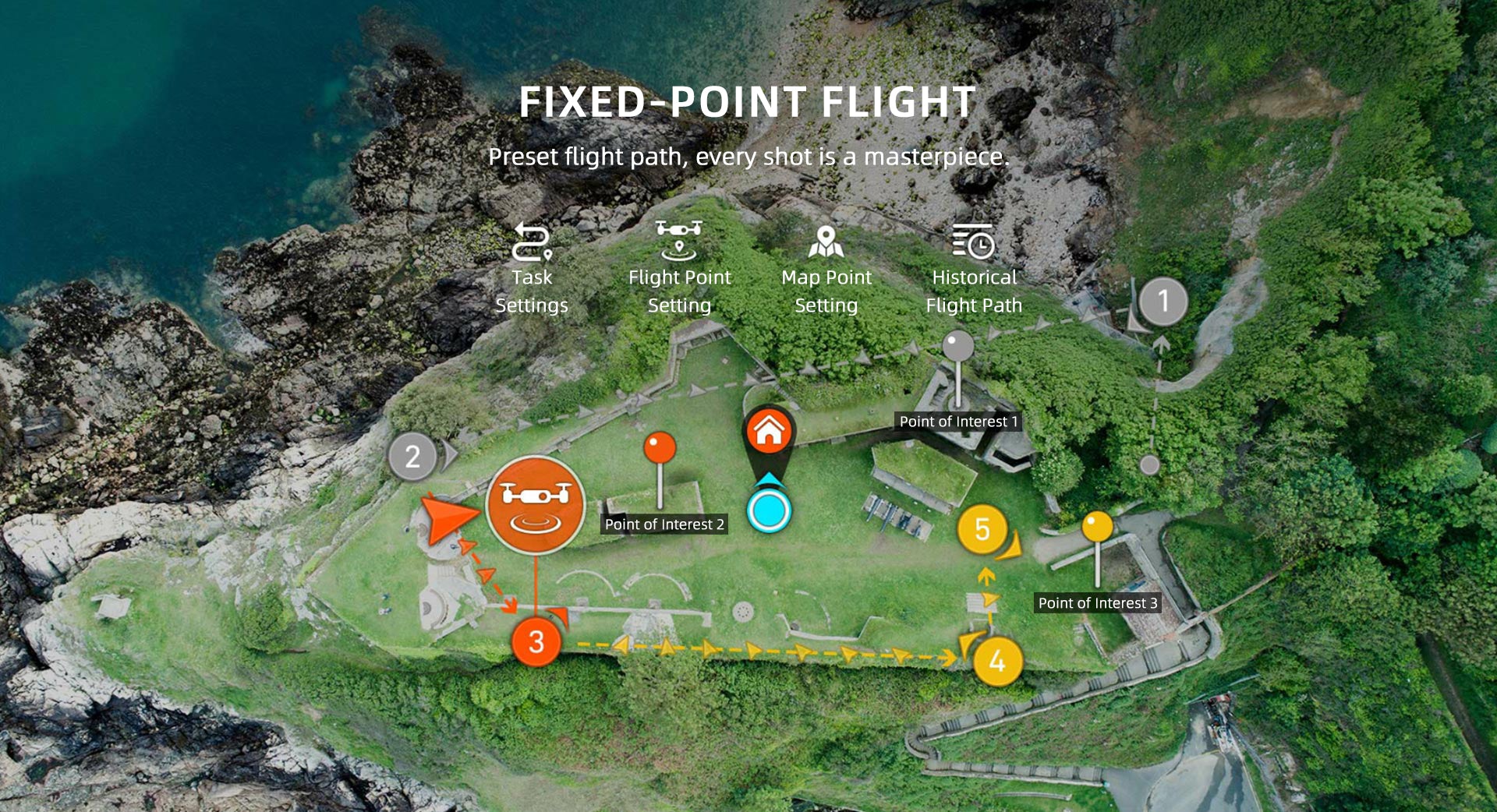This screenshot has width=1497, height=812.
Task: Choose the Point of Interest 3 label
Action: click(1097, 603)
